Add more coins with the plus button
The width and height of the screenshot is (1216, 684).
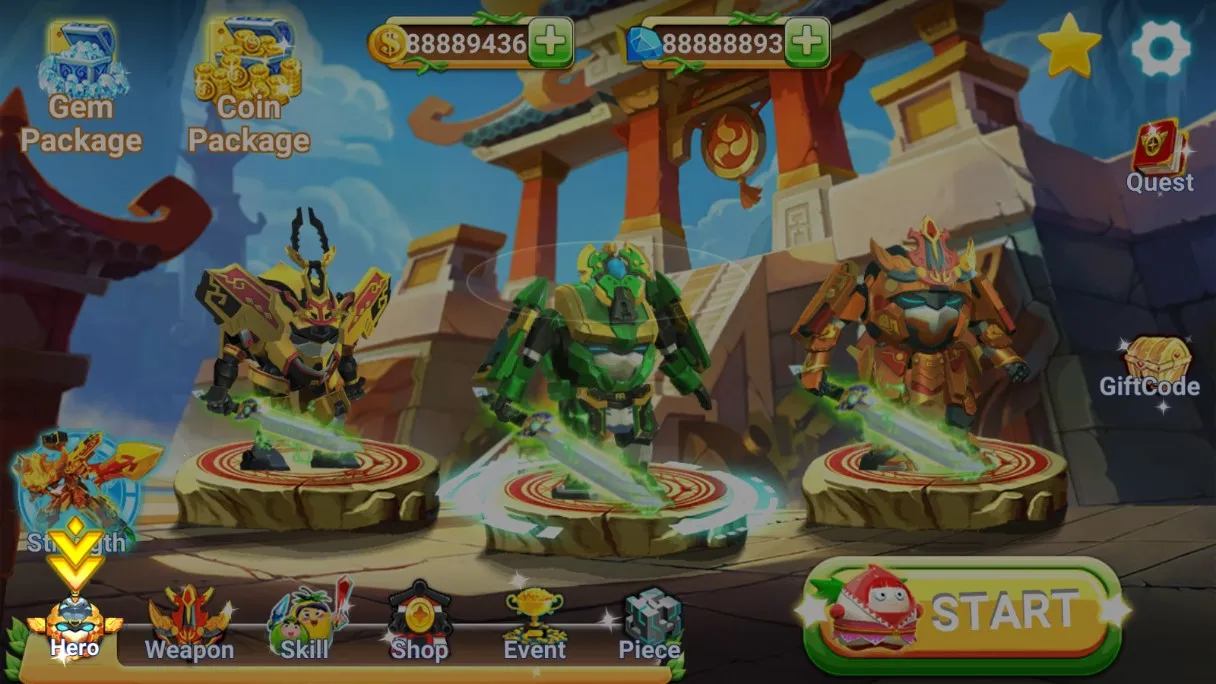point(550,43)
